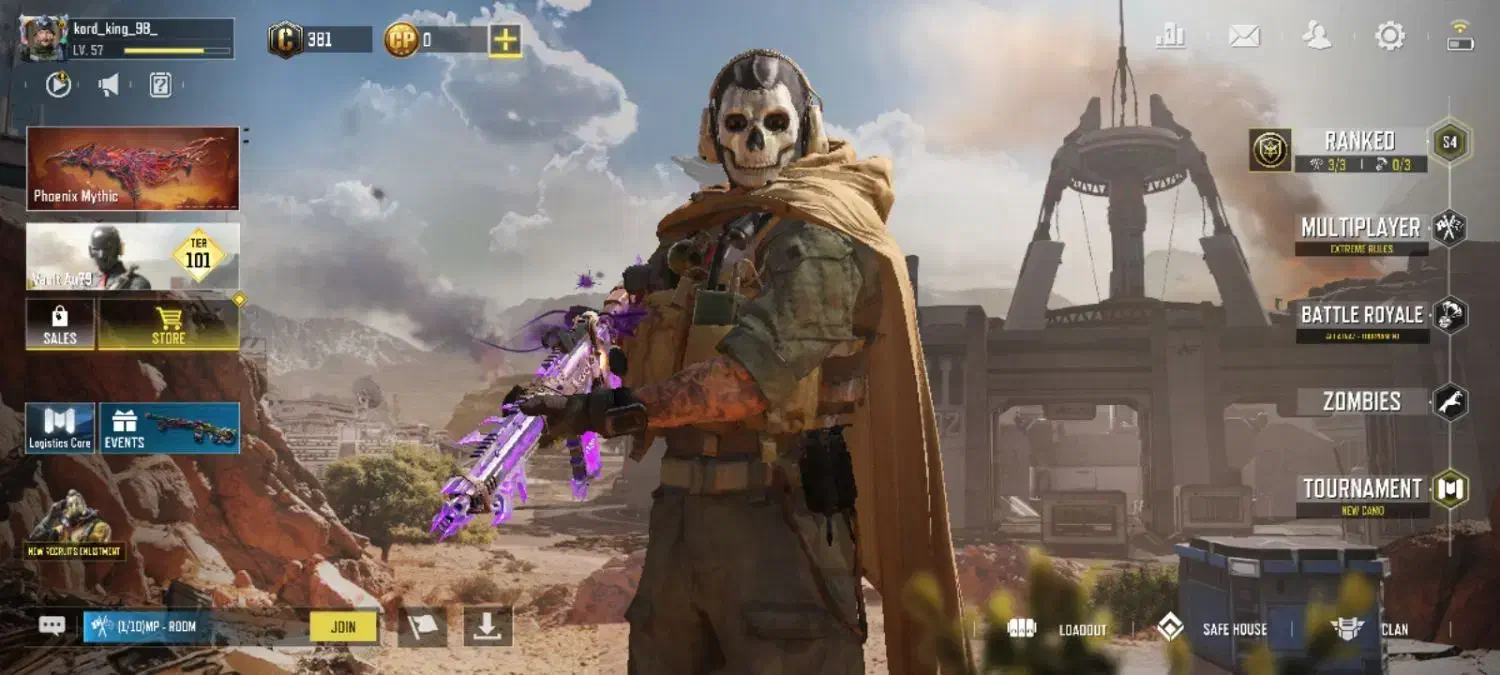View the leaderboard bar chart icon
This screenshot has width=1500, height=675.
point(1170,36)
